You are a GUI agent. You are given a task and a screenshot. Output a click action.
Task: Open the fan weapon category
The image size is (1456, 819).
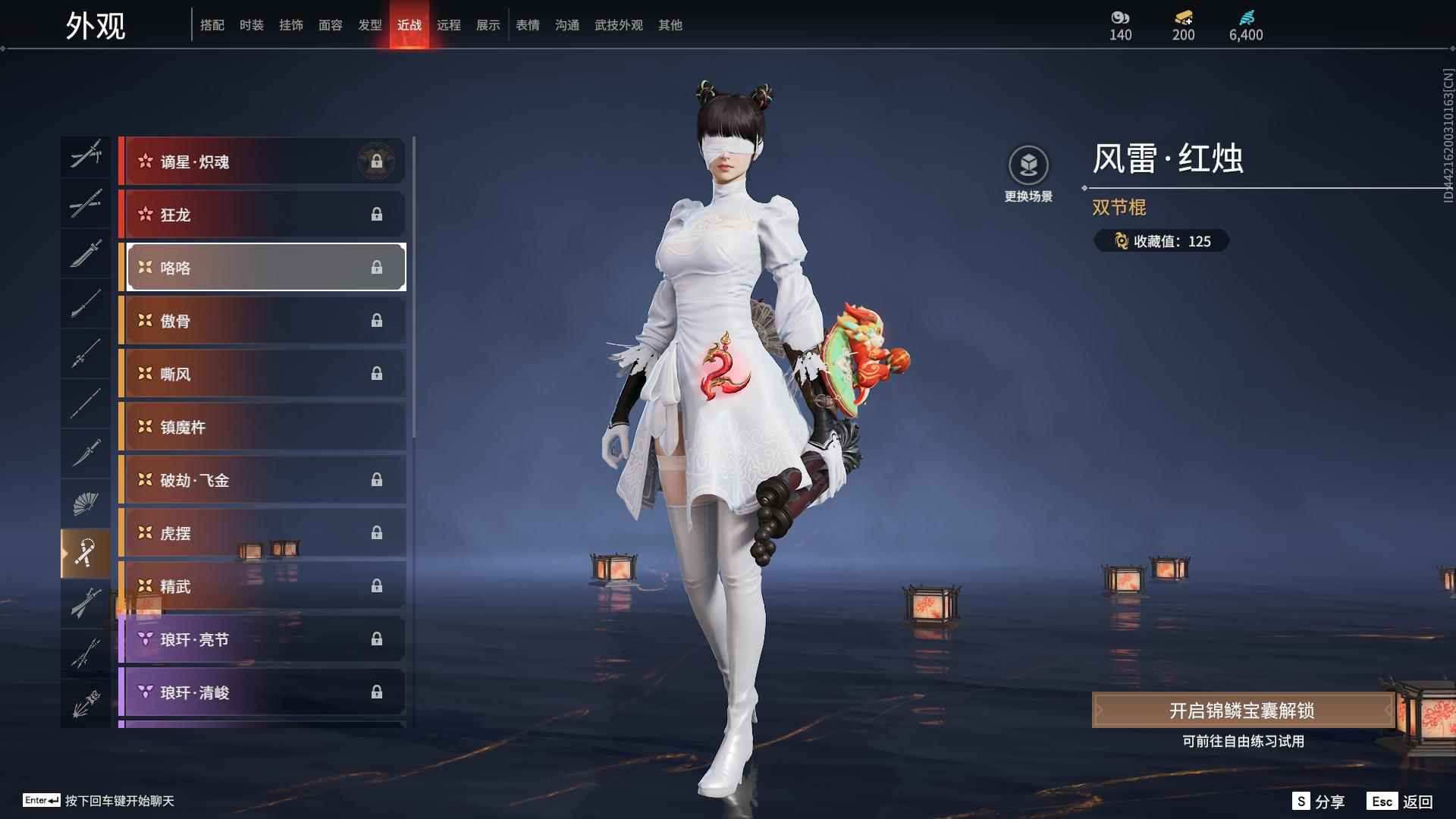[86, 503]
